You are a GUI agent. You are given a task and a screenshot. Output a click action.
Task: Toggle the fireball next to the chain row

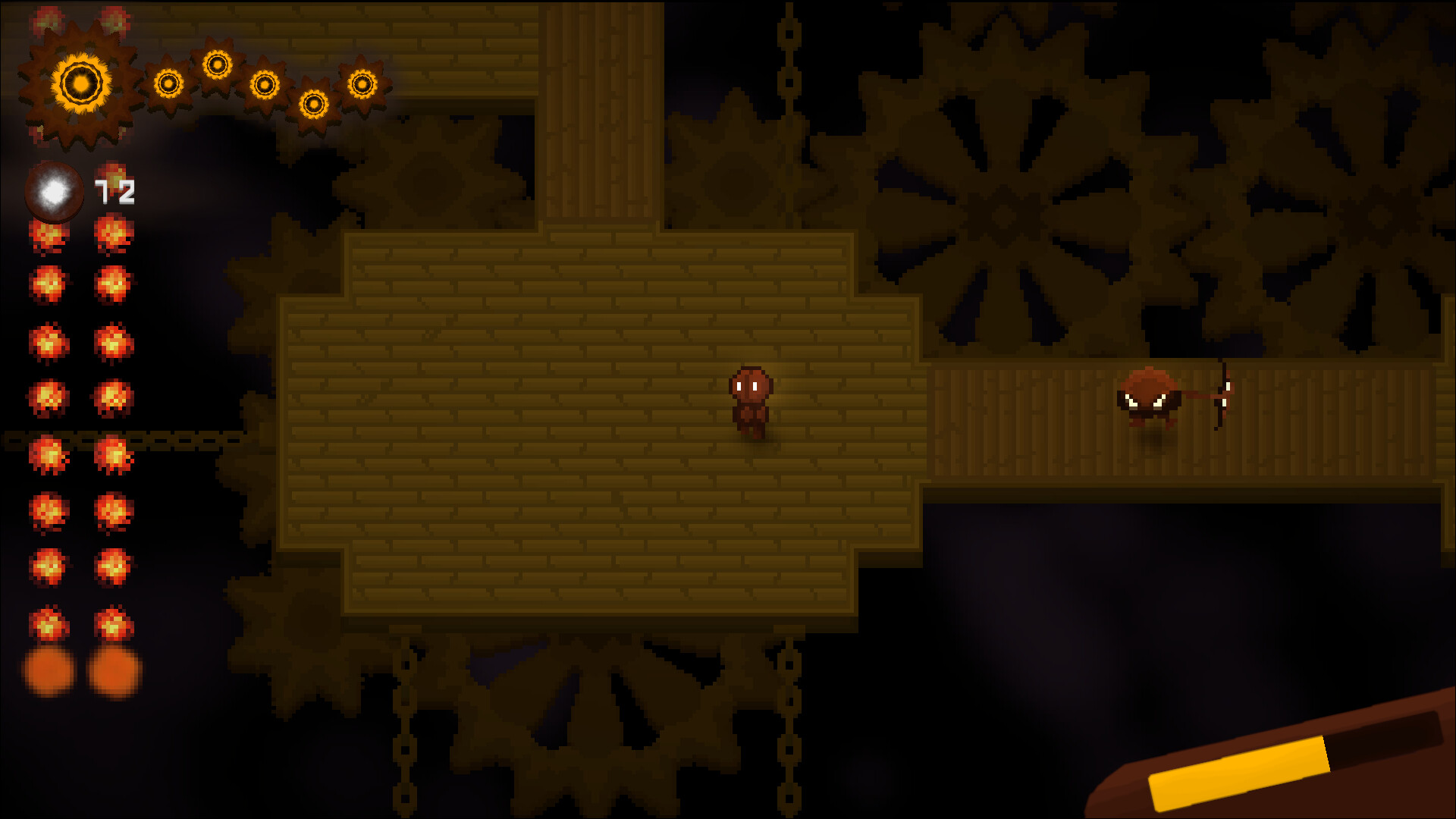[x=47, y=455]
